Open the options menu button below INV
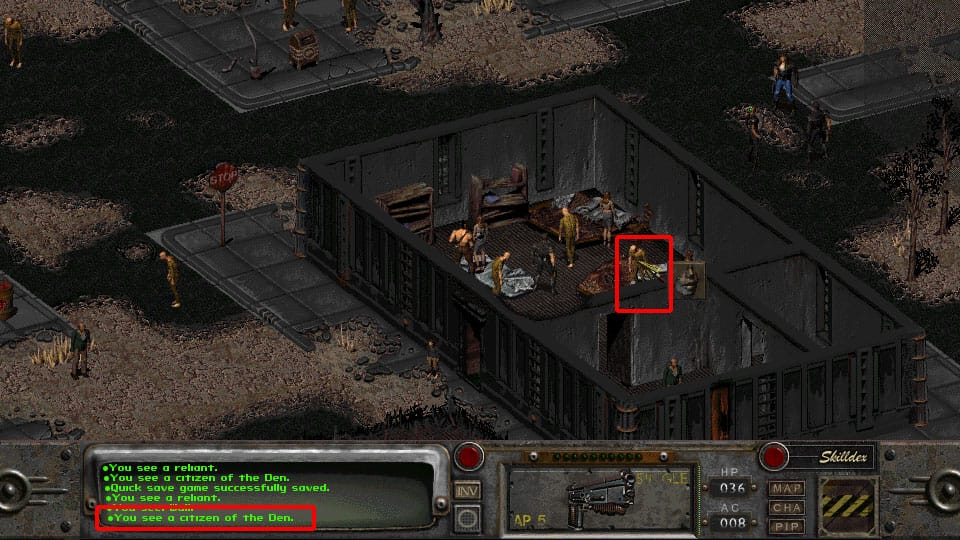This screenshot has width=960, height=540. 467,516
